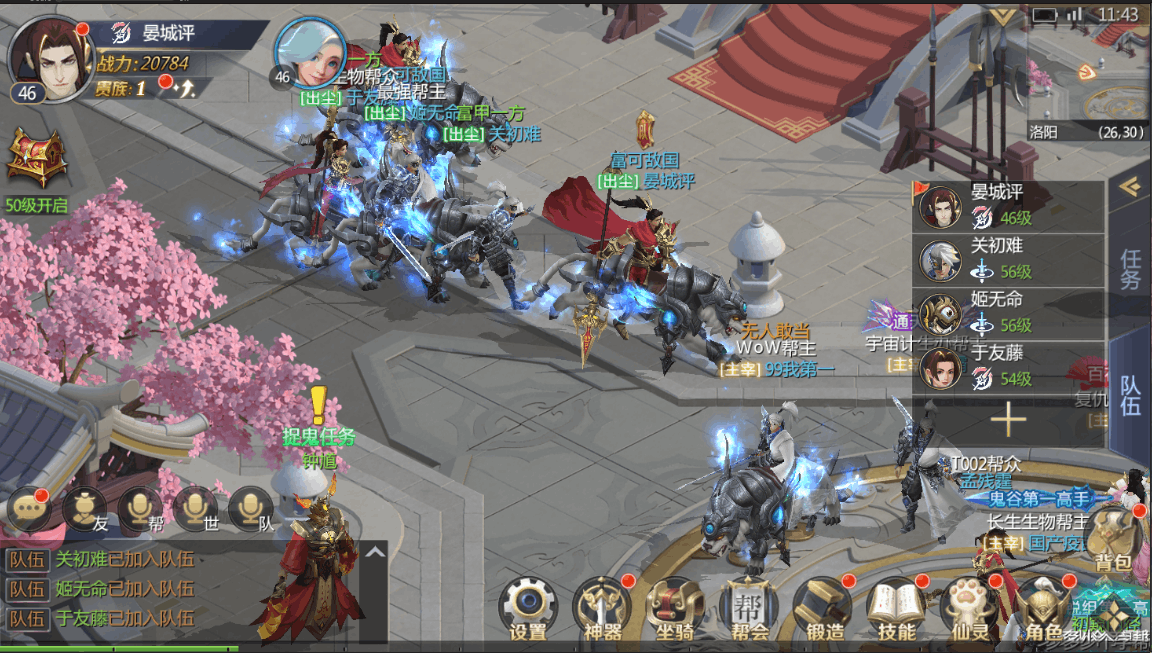Open the 技能 skills book
The height and width of the screenshot is (653, 1152).
coord(896,606)
